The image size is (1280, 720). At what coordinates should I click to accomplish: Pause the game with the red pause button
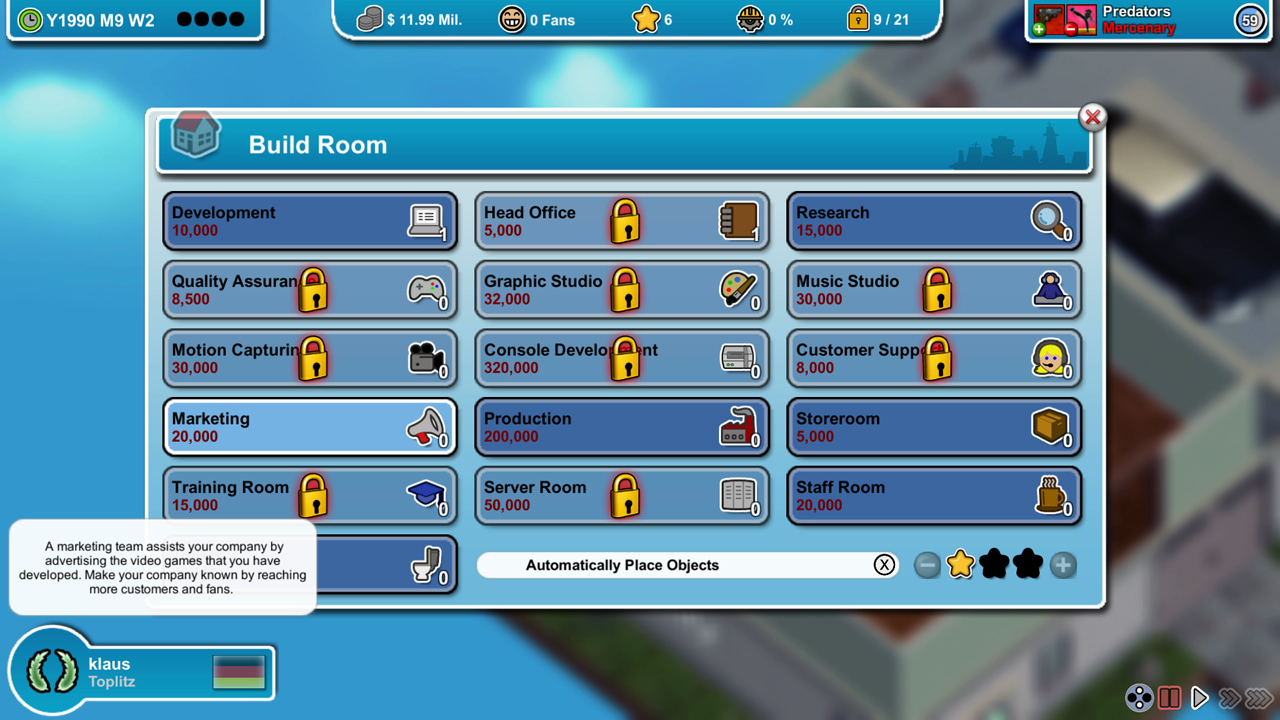coord(1170,697)
